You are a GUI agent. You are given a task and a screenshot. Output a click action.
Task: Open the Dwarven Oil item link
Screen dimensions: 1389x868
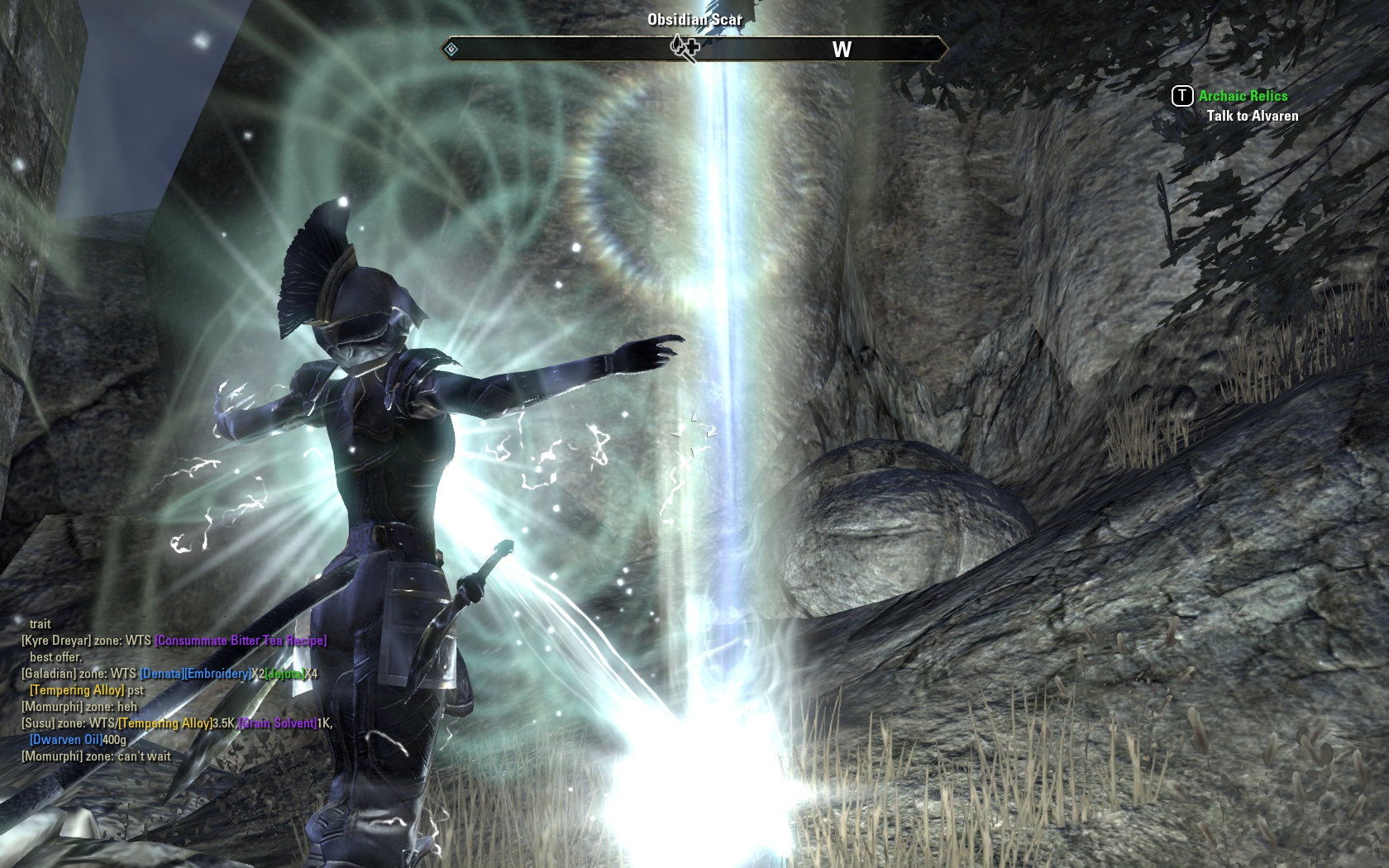pyautogui.click(x=66, y=740)
